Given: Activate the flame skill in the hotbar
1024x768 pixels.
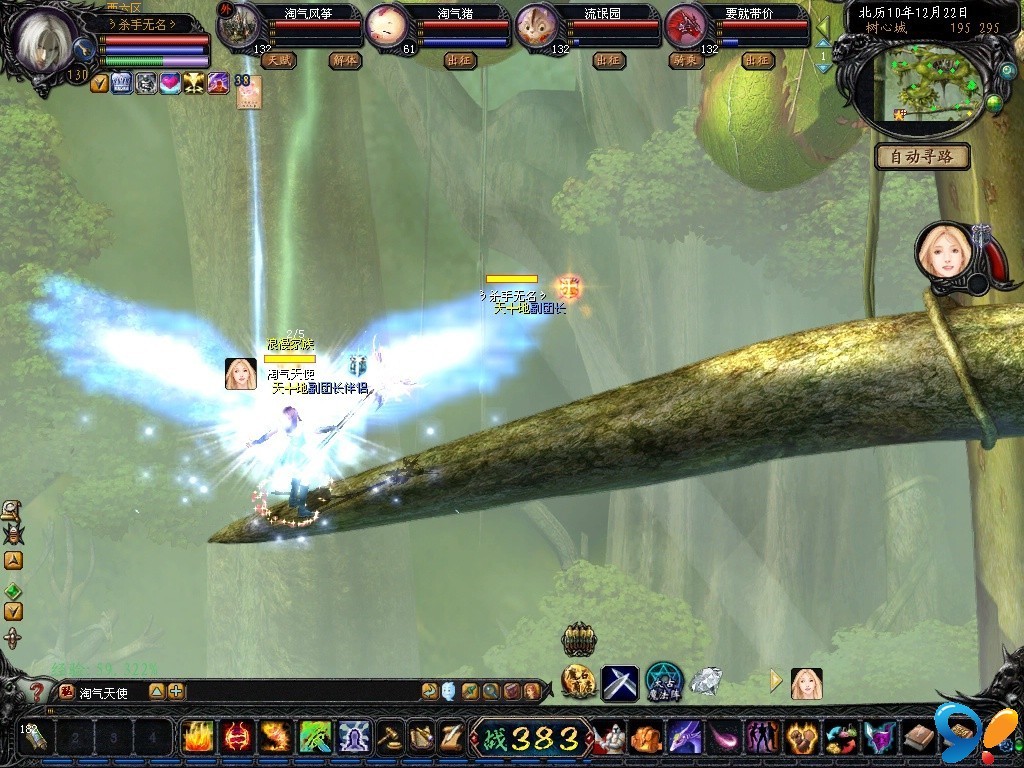Looking at the screenshot, I should click(196, 738).
